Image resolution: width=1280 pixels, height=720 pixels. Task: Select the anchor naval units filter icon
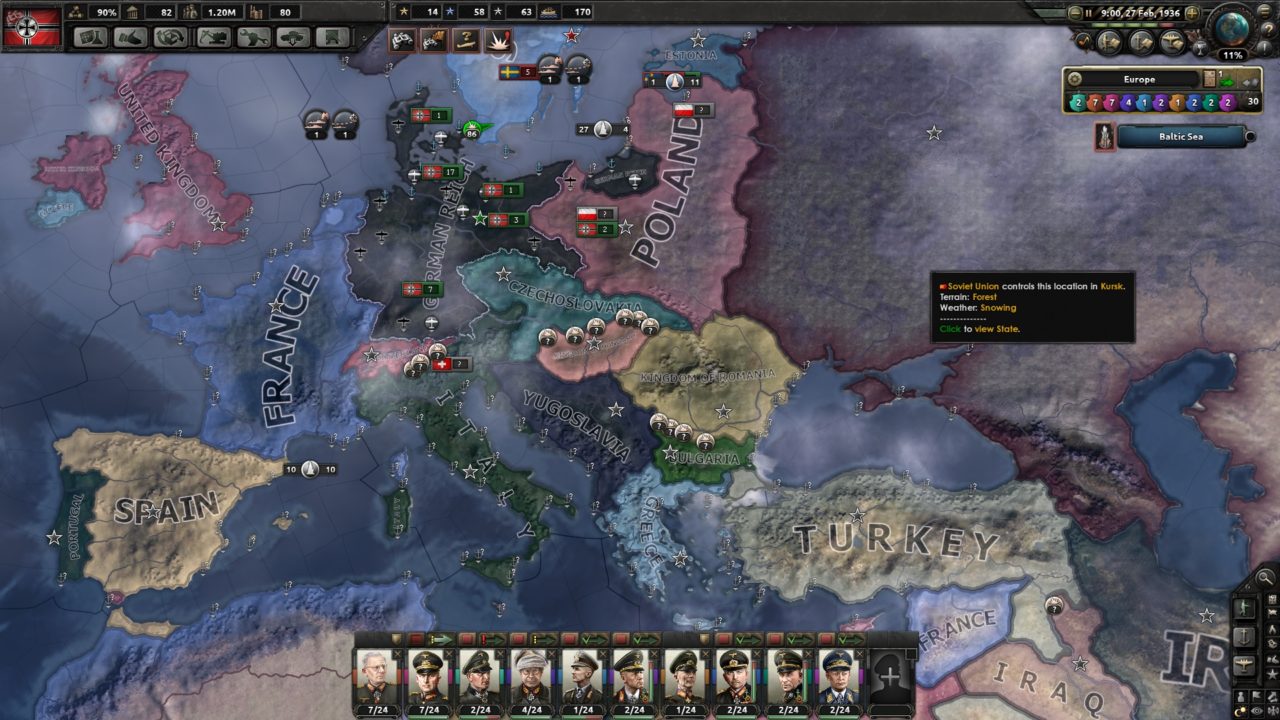(x=1245, y=639)
